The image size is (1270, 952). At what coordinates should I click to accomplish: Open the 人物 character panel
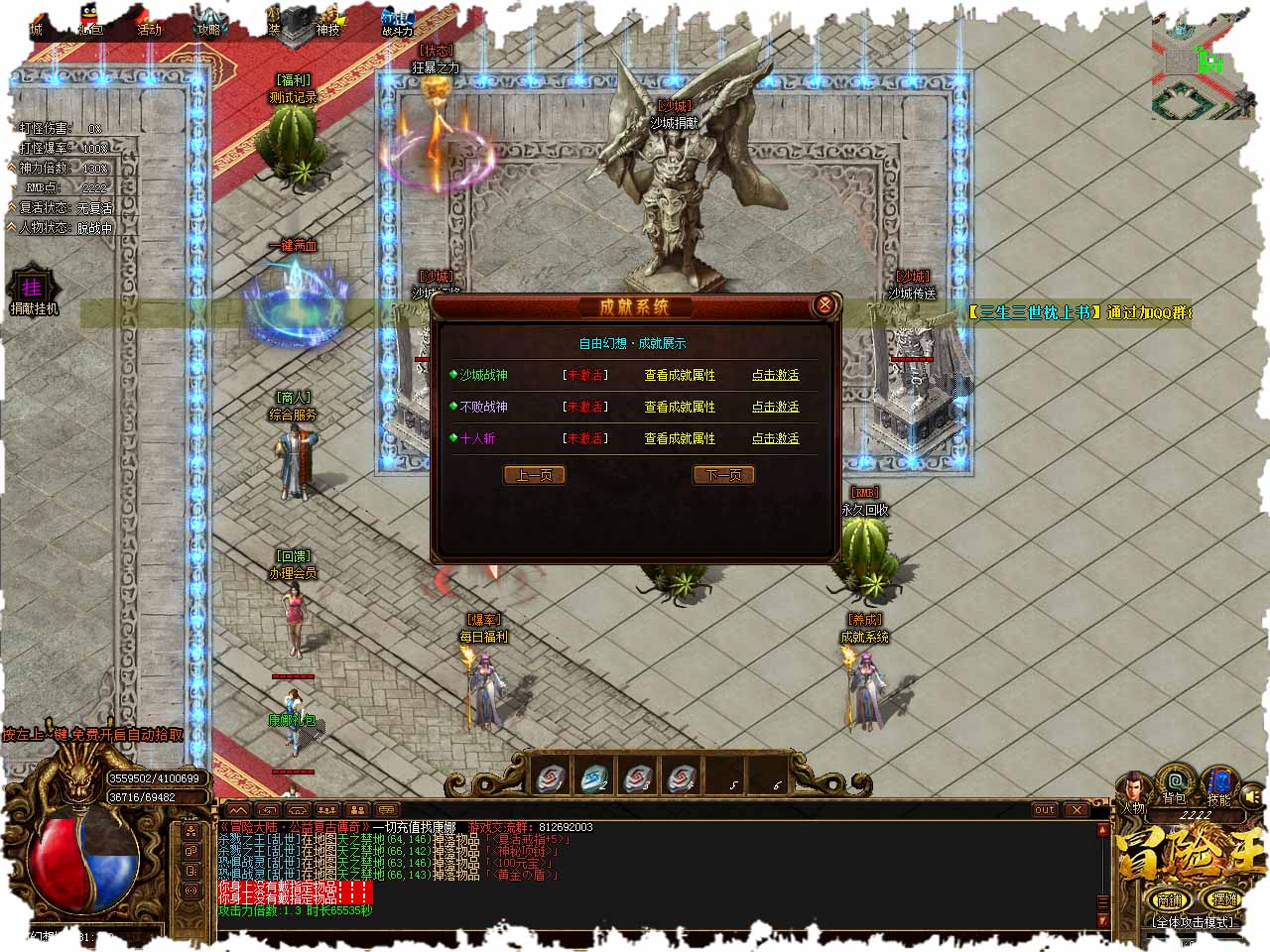tap(1134, 792)
